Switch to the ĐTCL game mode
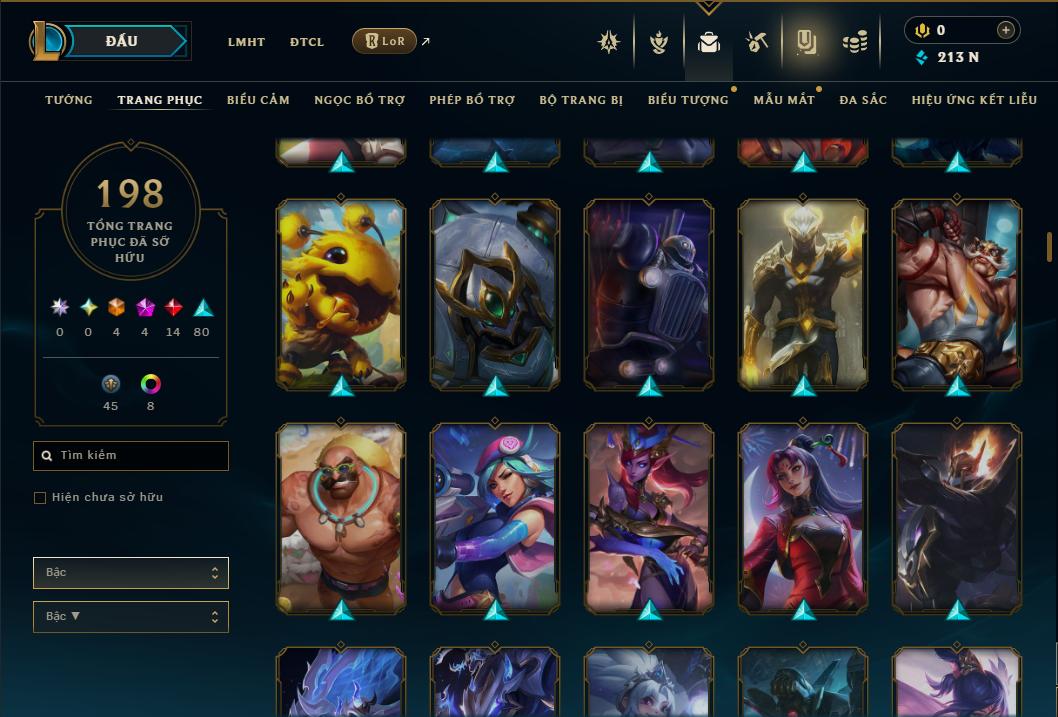This screenshot has width=1058, height=717. (x=307, y=42)
